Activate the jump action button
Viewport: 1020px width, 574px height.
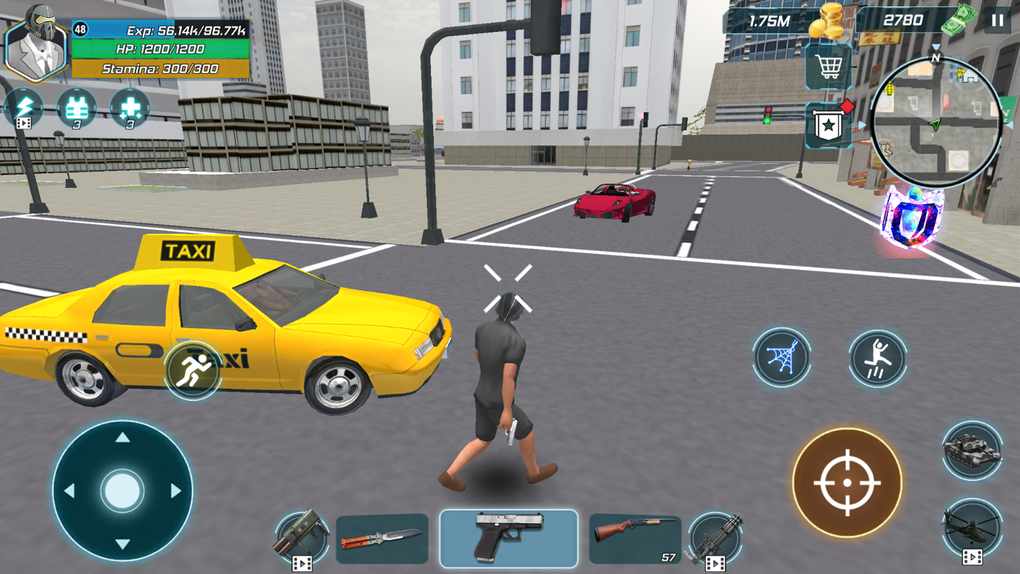[x=877, y=357]
